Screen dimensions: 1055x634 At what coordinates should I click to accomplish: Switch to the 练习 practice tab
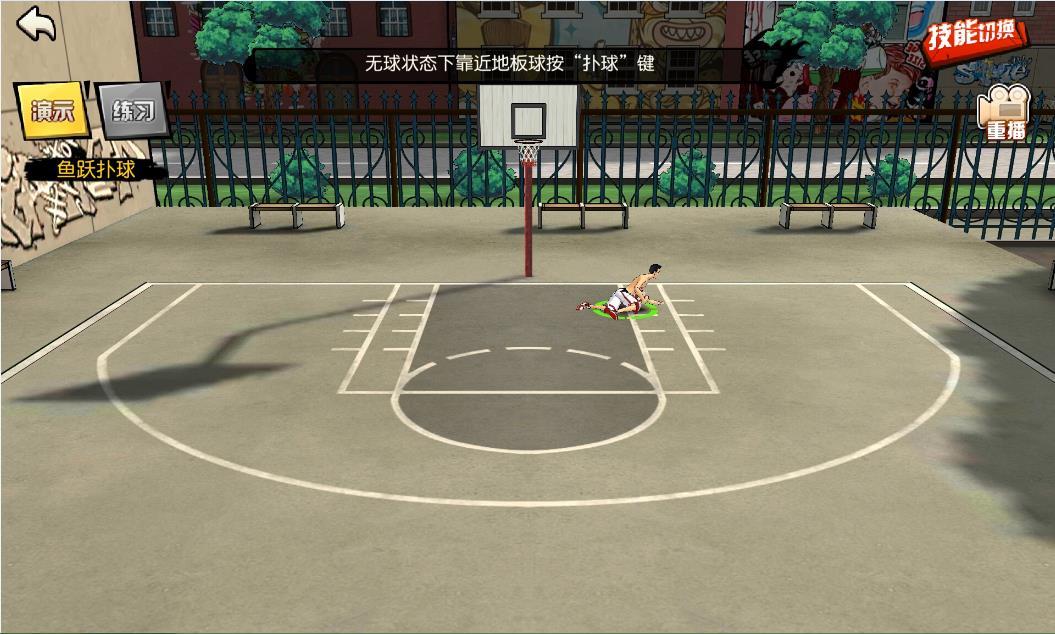[x=133, y=111]
